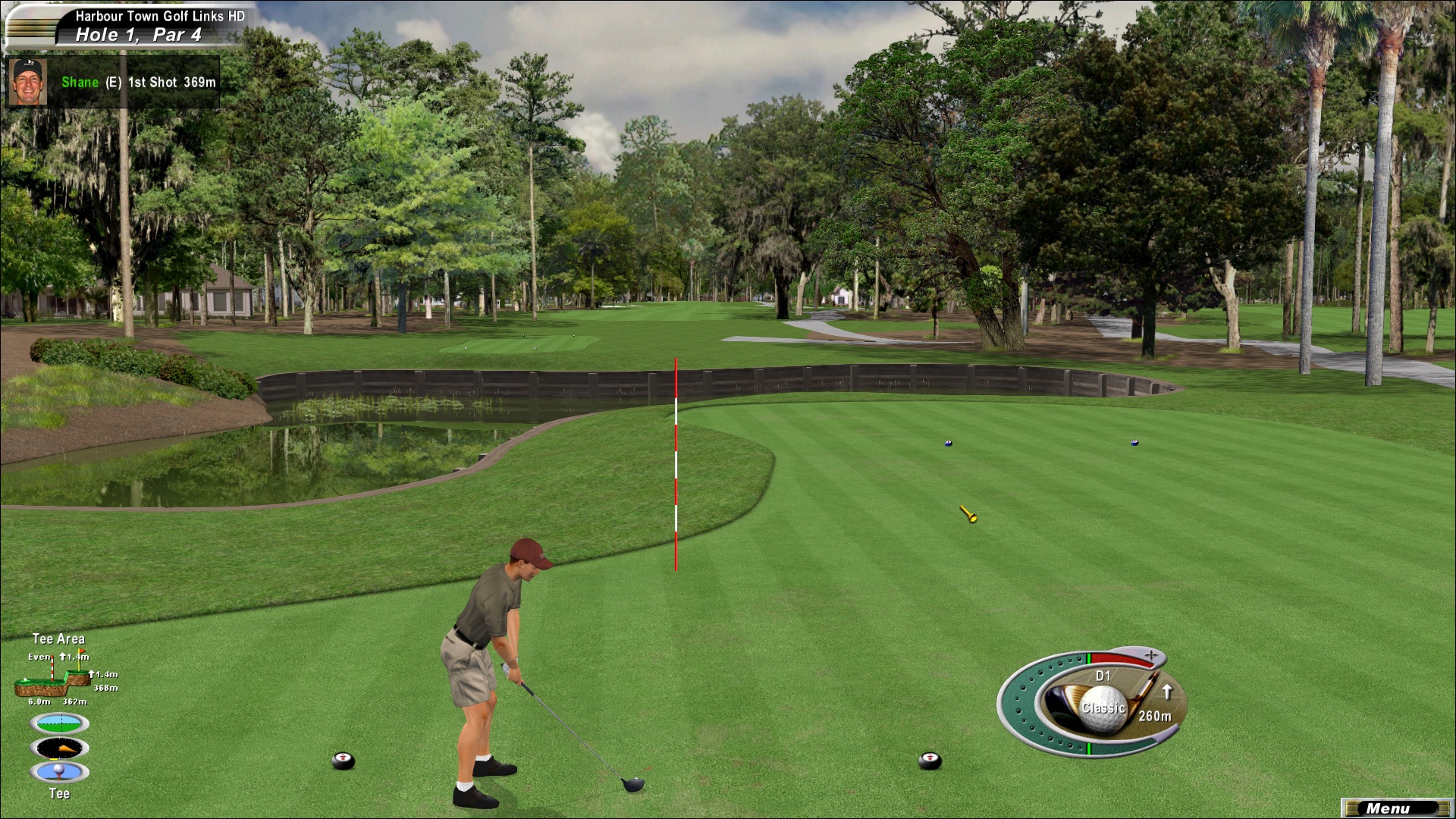Click the golf ball swing button

point(1103,708)
